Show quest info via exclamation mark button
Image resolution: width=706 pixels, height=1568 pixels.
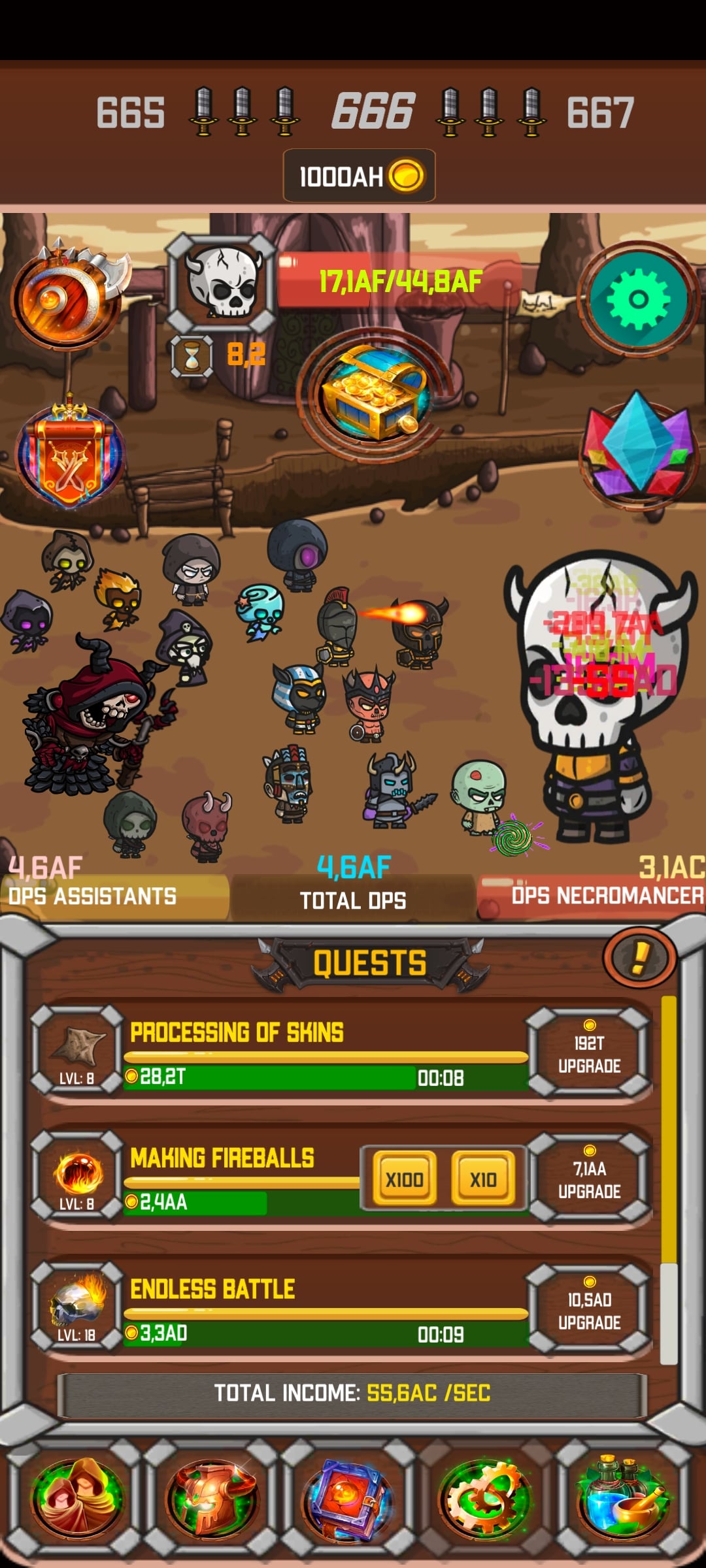coord(639,958)
